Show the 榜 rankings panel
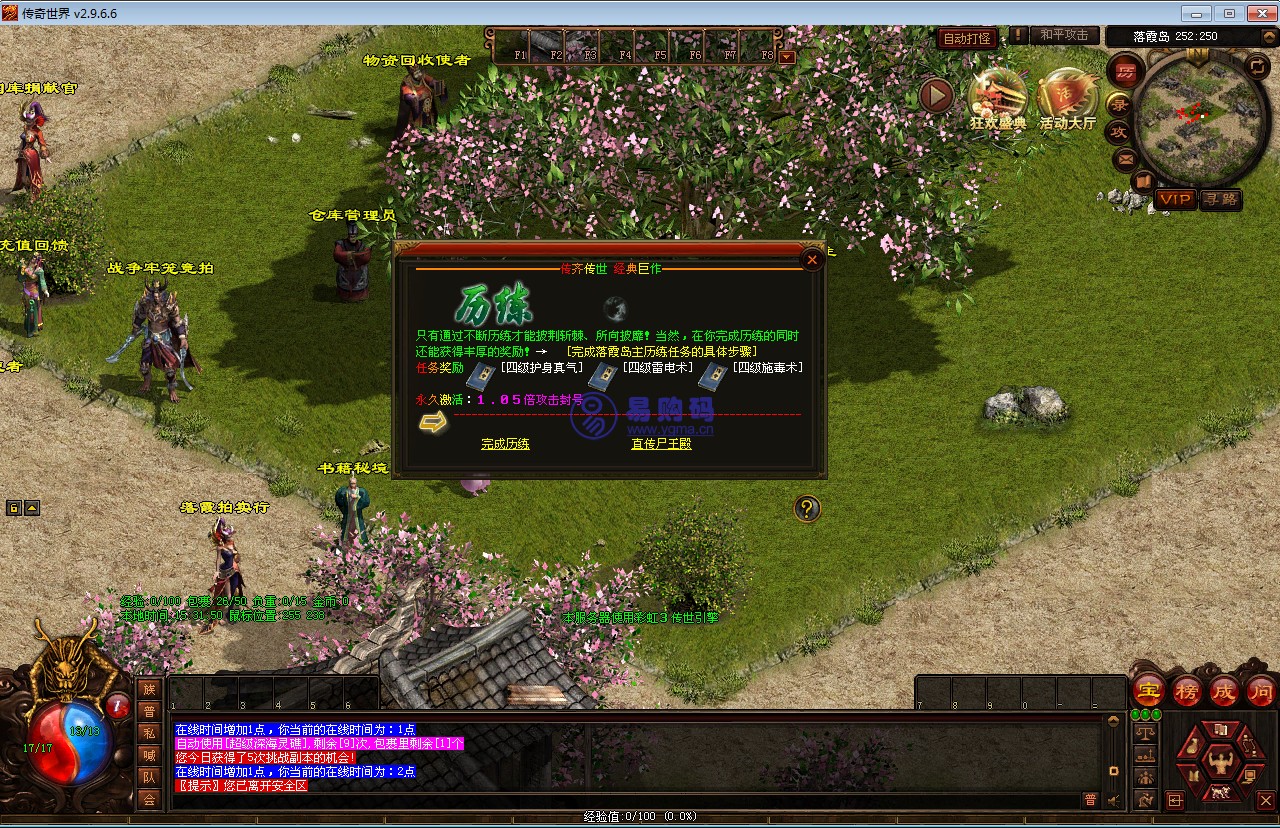 point(1187,691)
